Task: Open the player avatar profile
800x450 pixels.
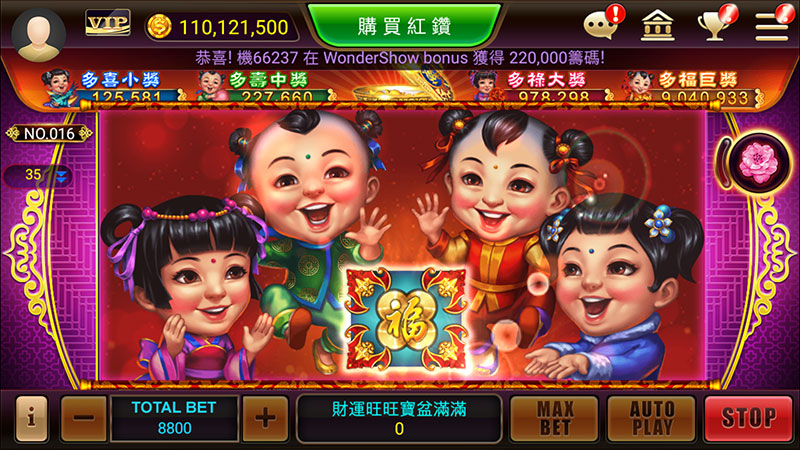Action: point(38,27)
